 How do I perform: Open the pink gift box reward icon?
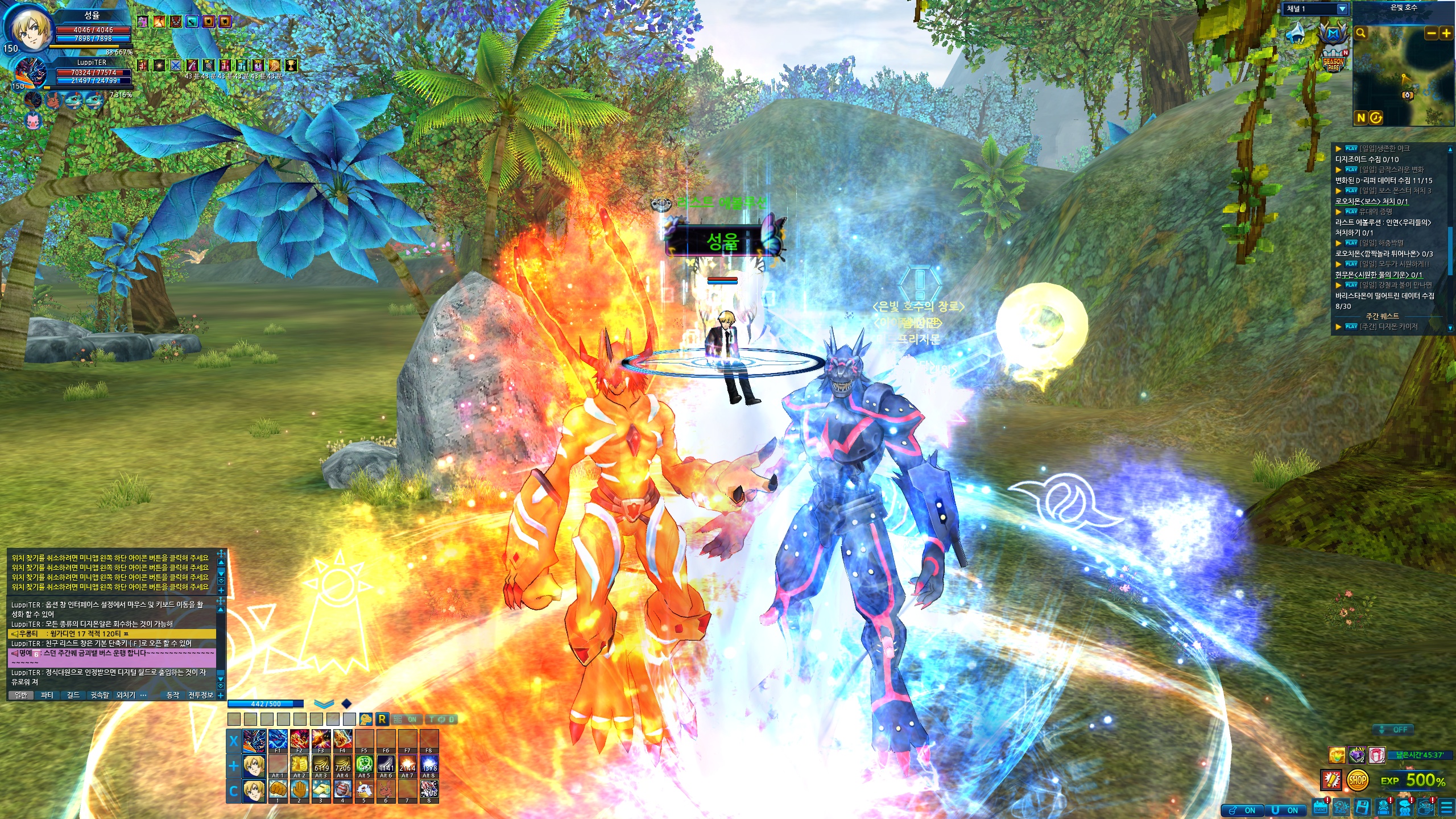pos(1376,755)
